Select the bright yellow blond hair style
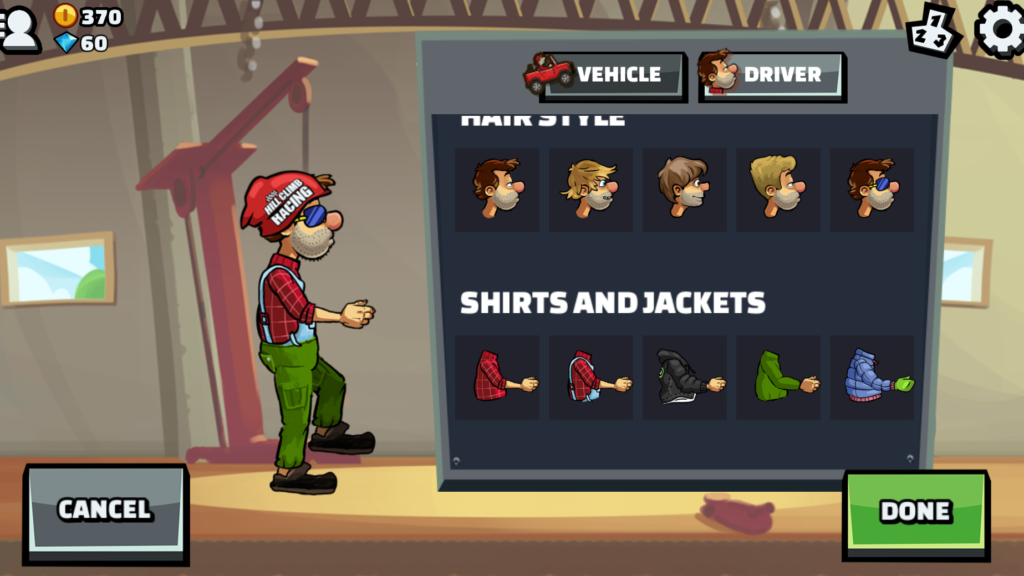The image size is (1024, 576). (778, 189)
